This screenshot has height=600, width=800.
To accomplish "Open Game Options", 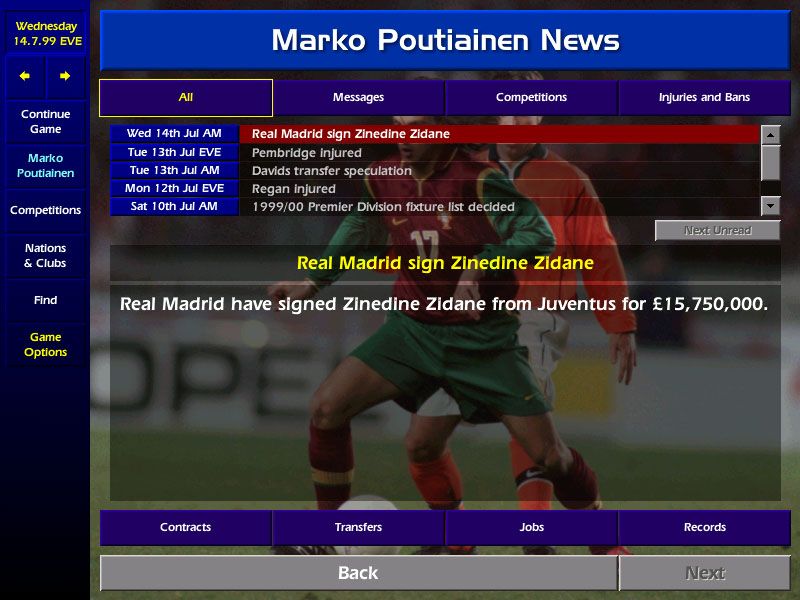I will click(x=45, y=345).
